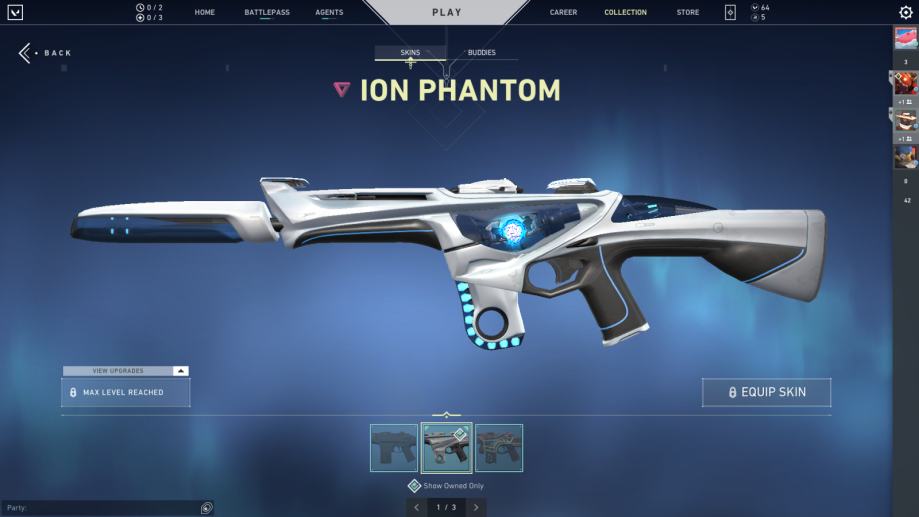The width and height of the screenshot is (919, 517).
Task: Choose the third Phantom skin thumbnail
Action: click(x=498, y=448)
